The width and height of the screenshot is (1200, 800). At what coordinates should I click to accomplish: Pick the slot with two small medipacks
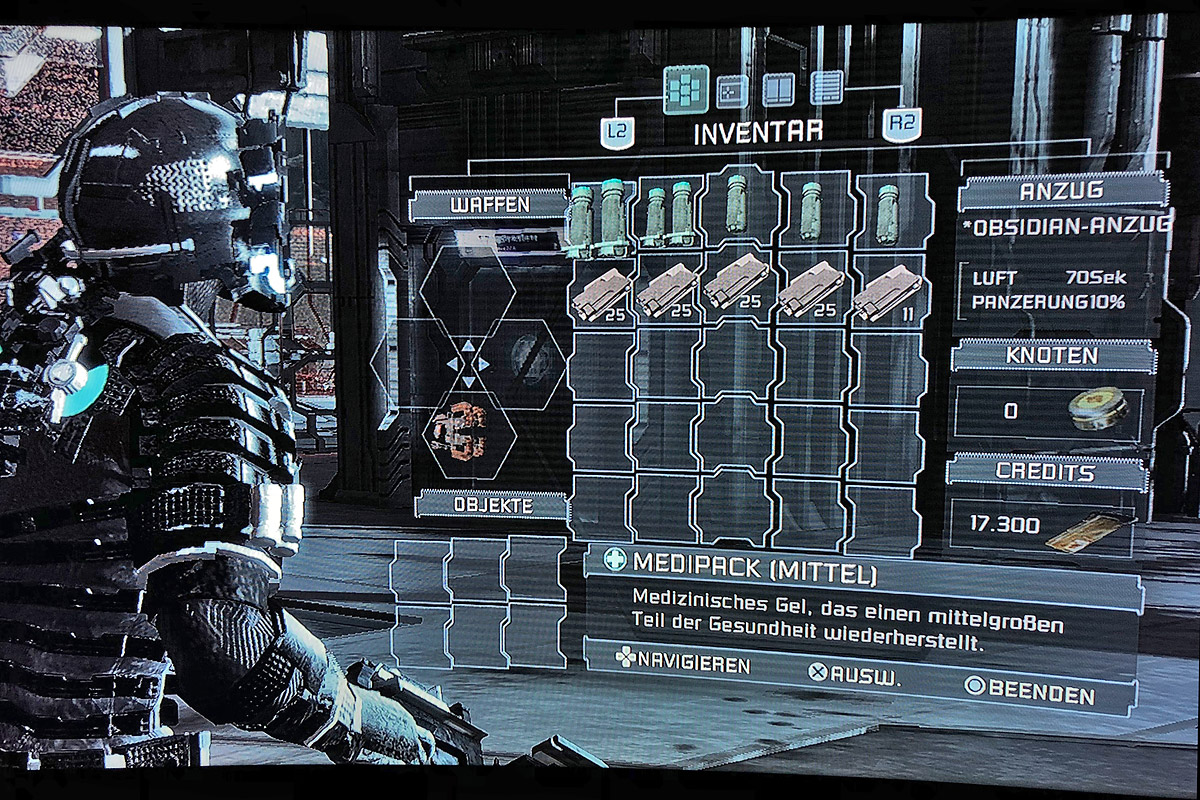669,215
